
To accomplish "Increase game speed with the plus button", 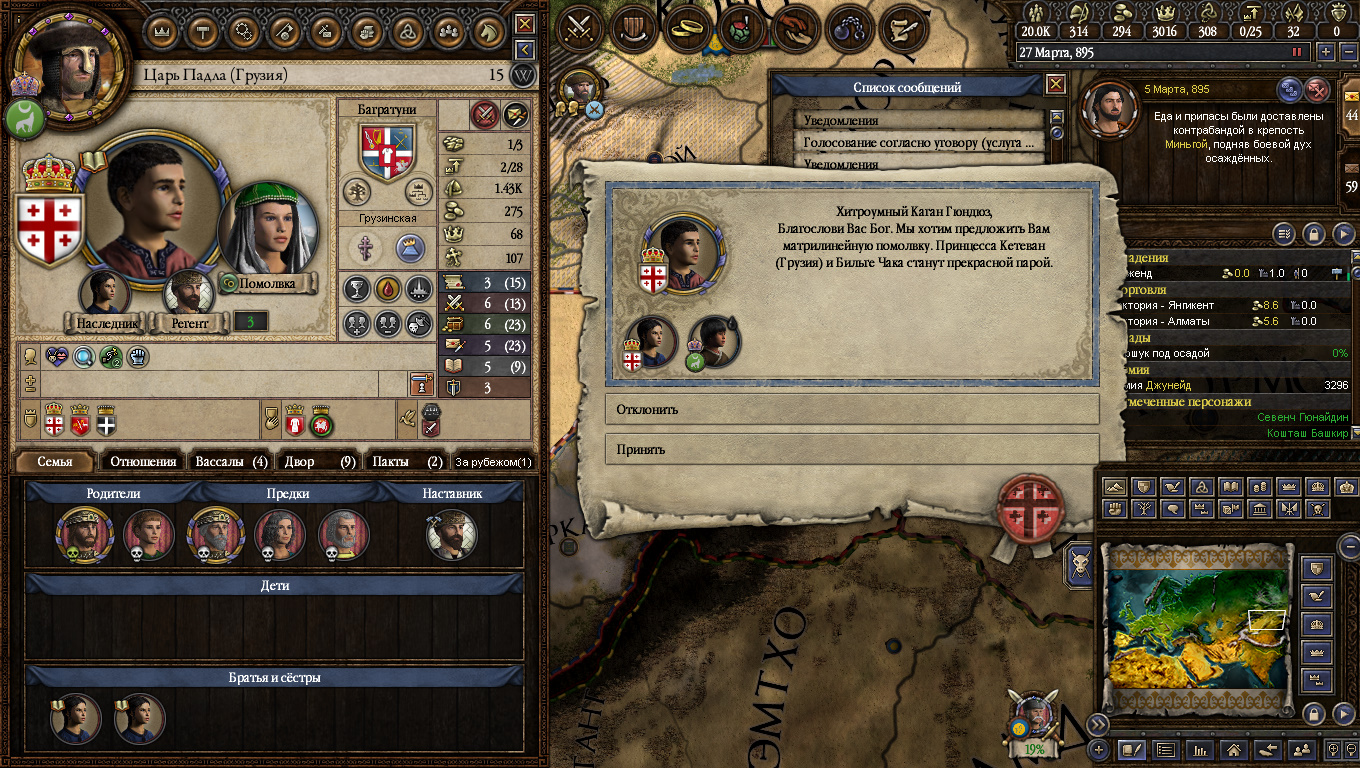I will (1326, 52).
